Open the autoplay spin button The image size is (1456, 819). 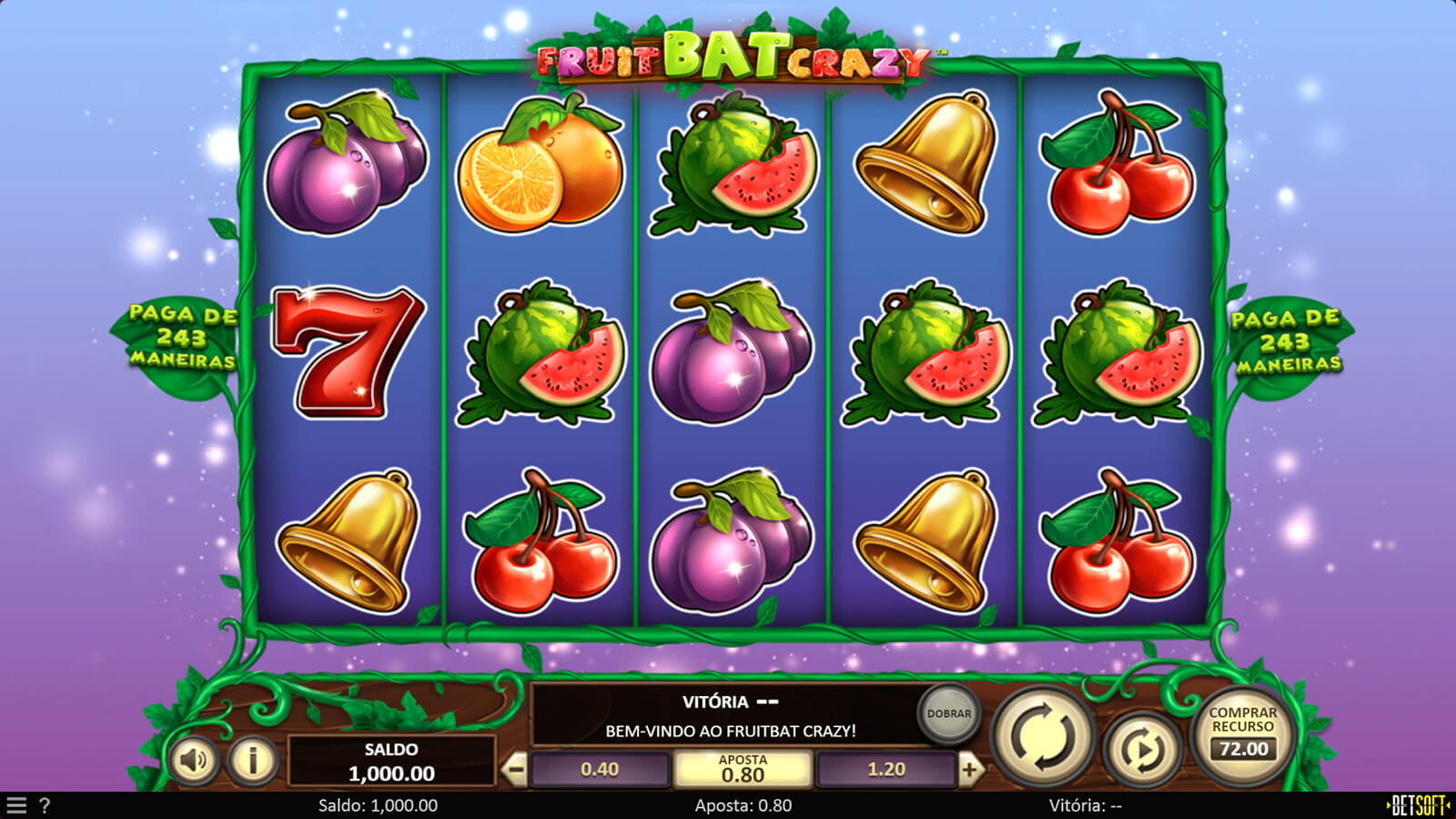pos(1141,750)
